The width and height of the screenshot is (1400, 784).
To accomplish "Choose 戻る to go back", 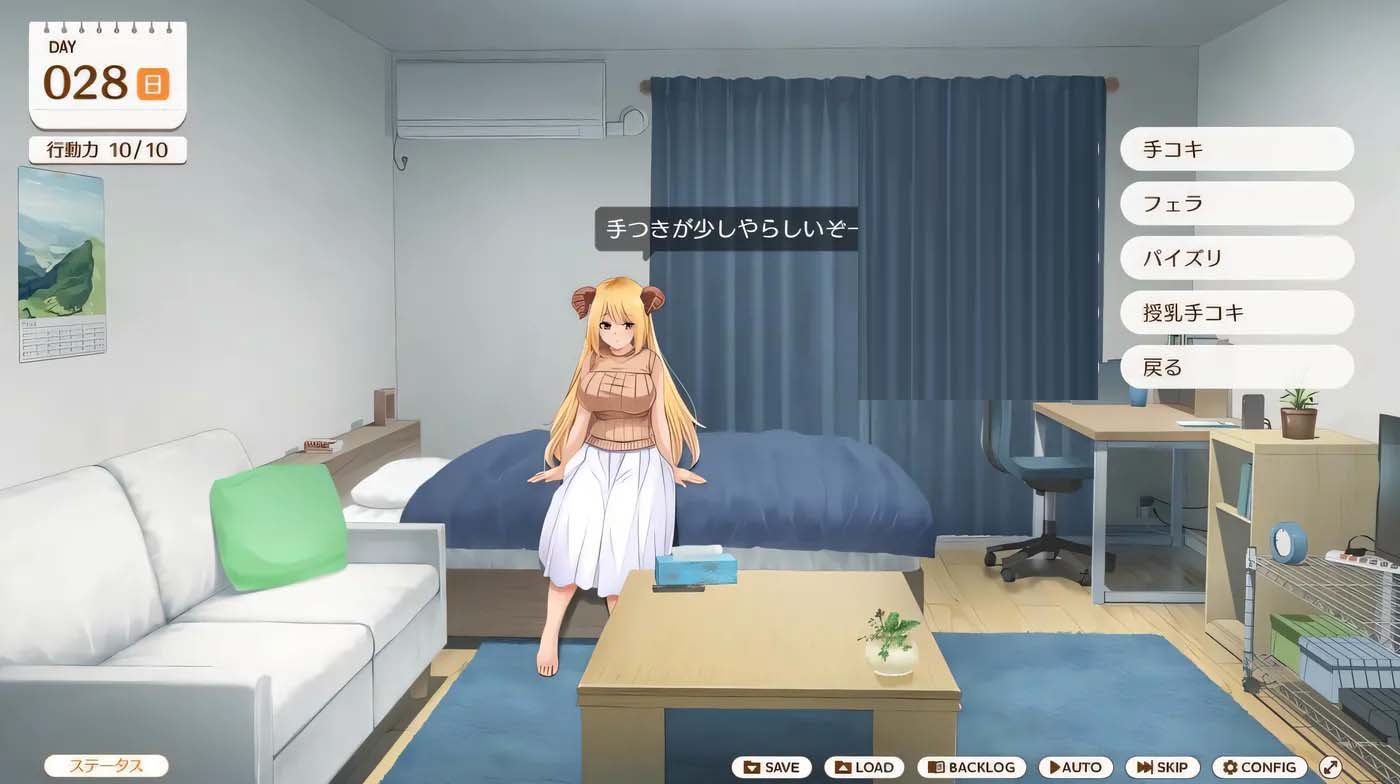I will tap(1237, 367).
